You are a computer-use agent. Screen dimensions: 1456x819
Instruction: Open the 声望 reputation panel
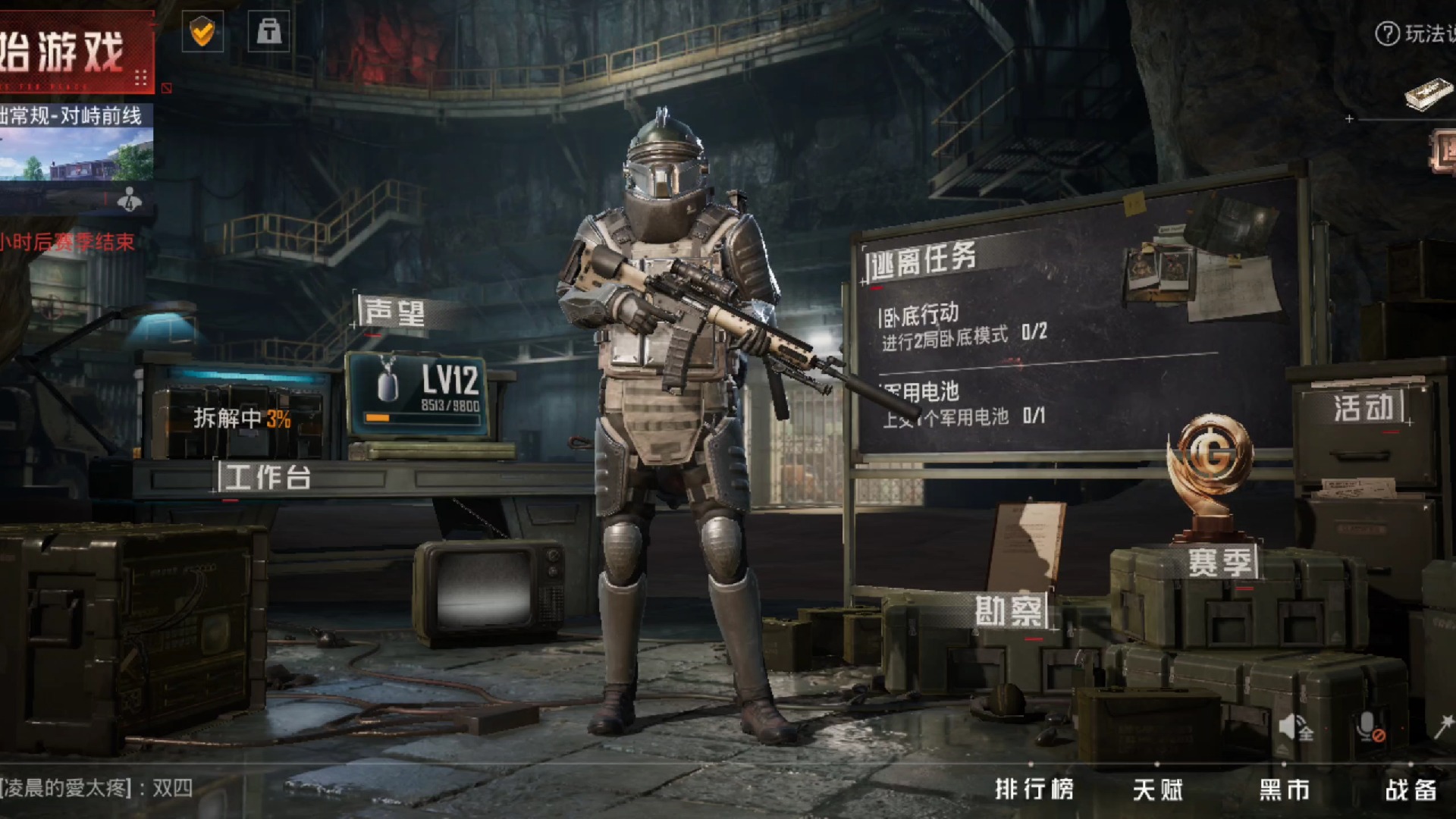[394, 312]
